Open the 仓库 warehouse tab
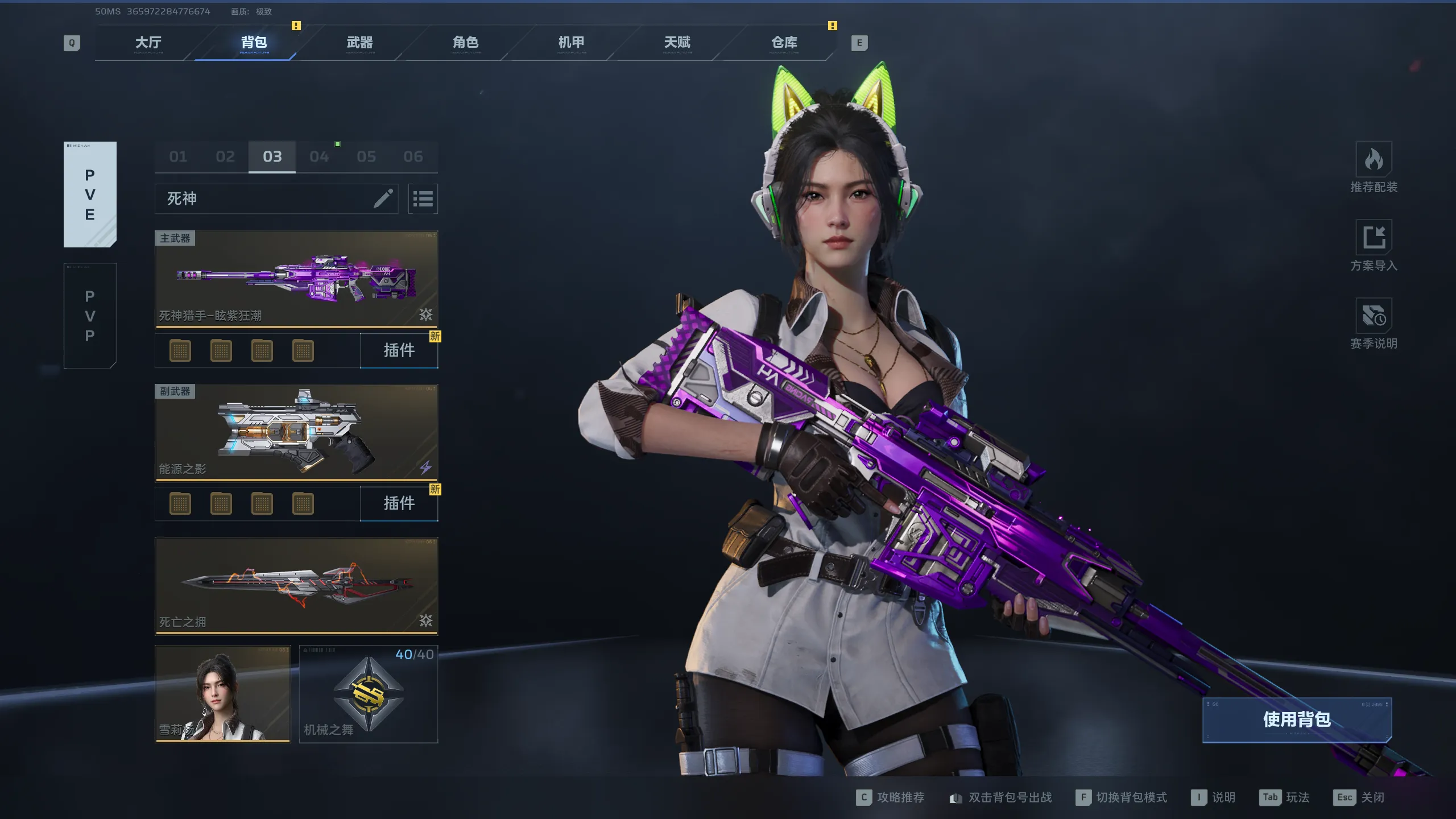Viewport: 1456px width, 819px height. click(784, 43)
